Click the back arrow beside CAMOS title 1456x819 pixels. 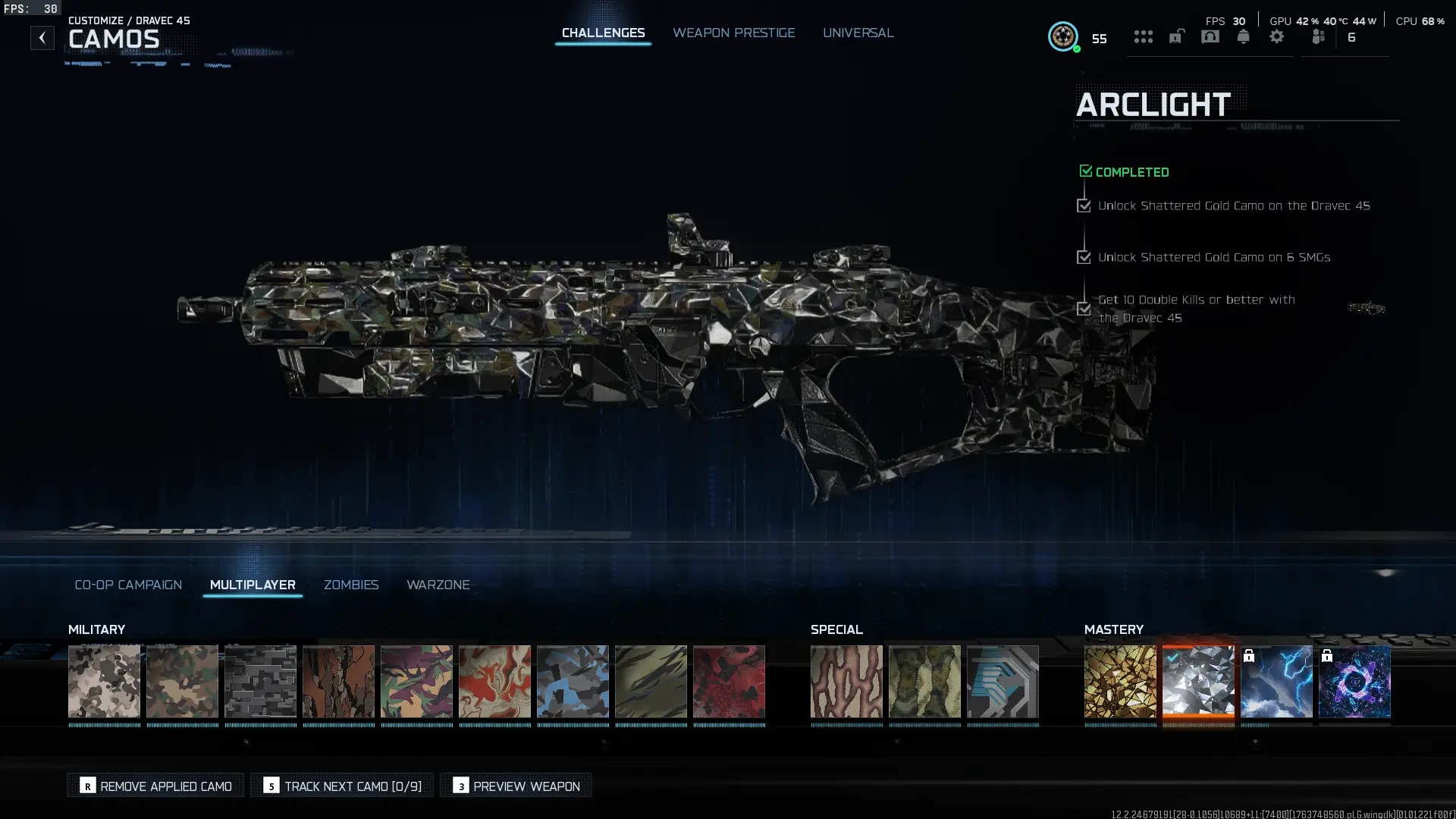click(42, 36)
